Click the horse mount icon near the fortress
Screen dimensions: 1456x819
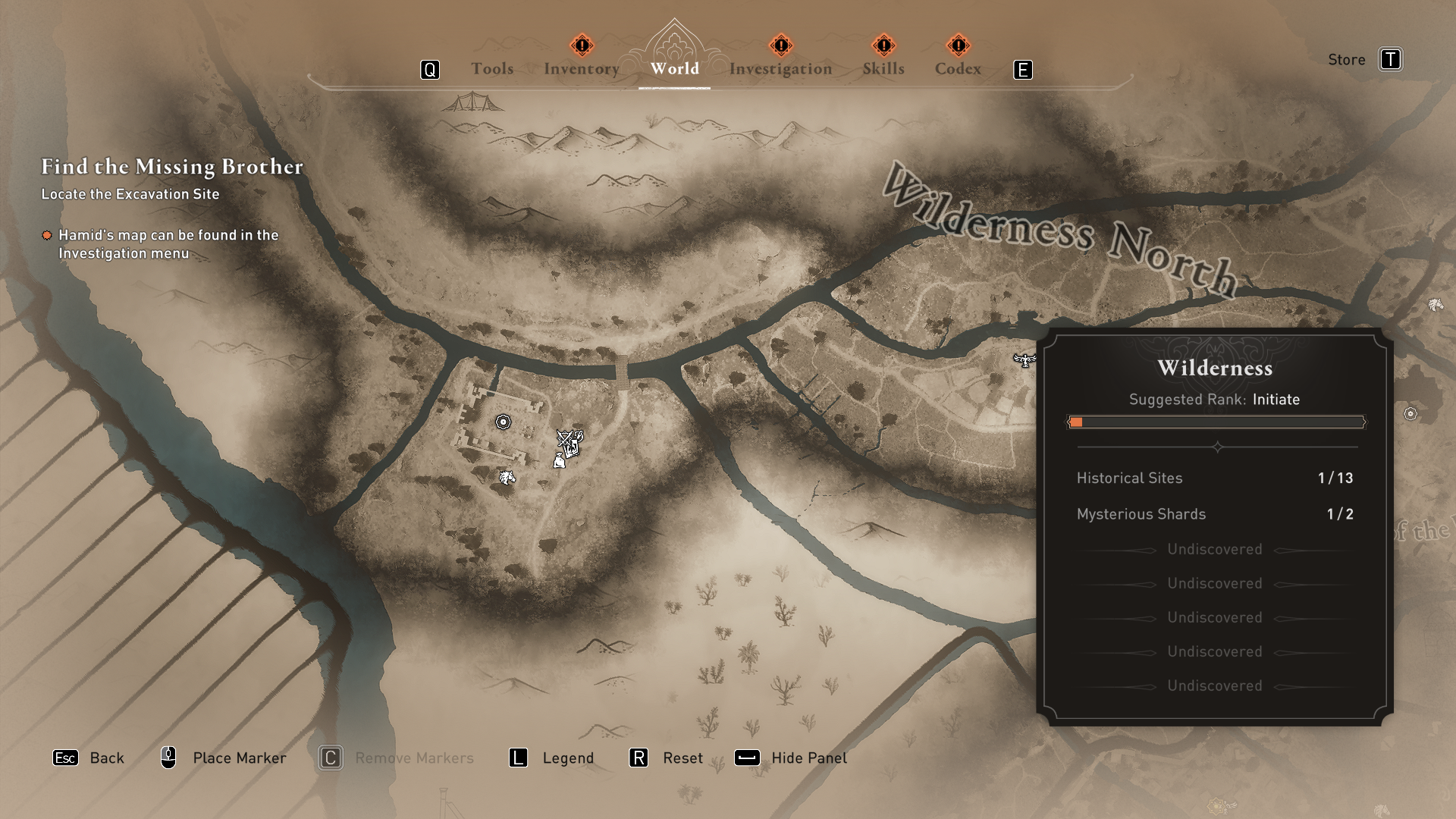pos(507,478)
